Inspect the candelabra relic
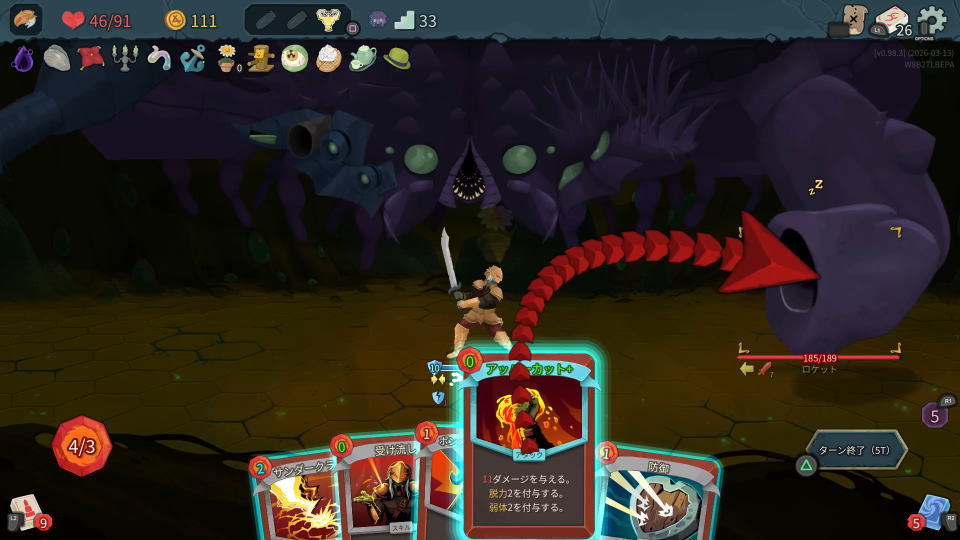This screenshot has width=960, height=540. (x=125, y=58)
